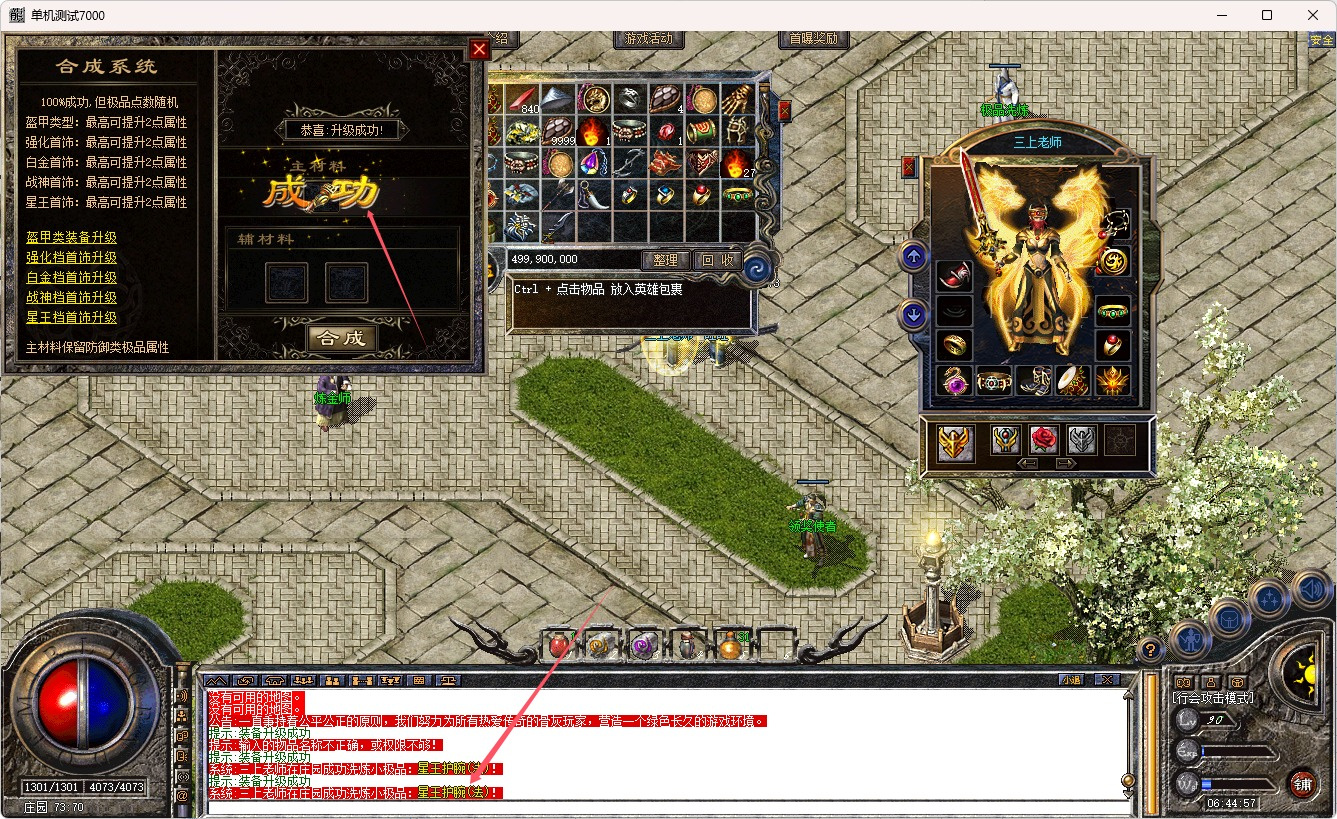The width and height of the screenshot is (1337, 819).
Task: Choose the 白金档首饰升级 link
Action: pyautogui.click(x=71, y=277)
